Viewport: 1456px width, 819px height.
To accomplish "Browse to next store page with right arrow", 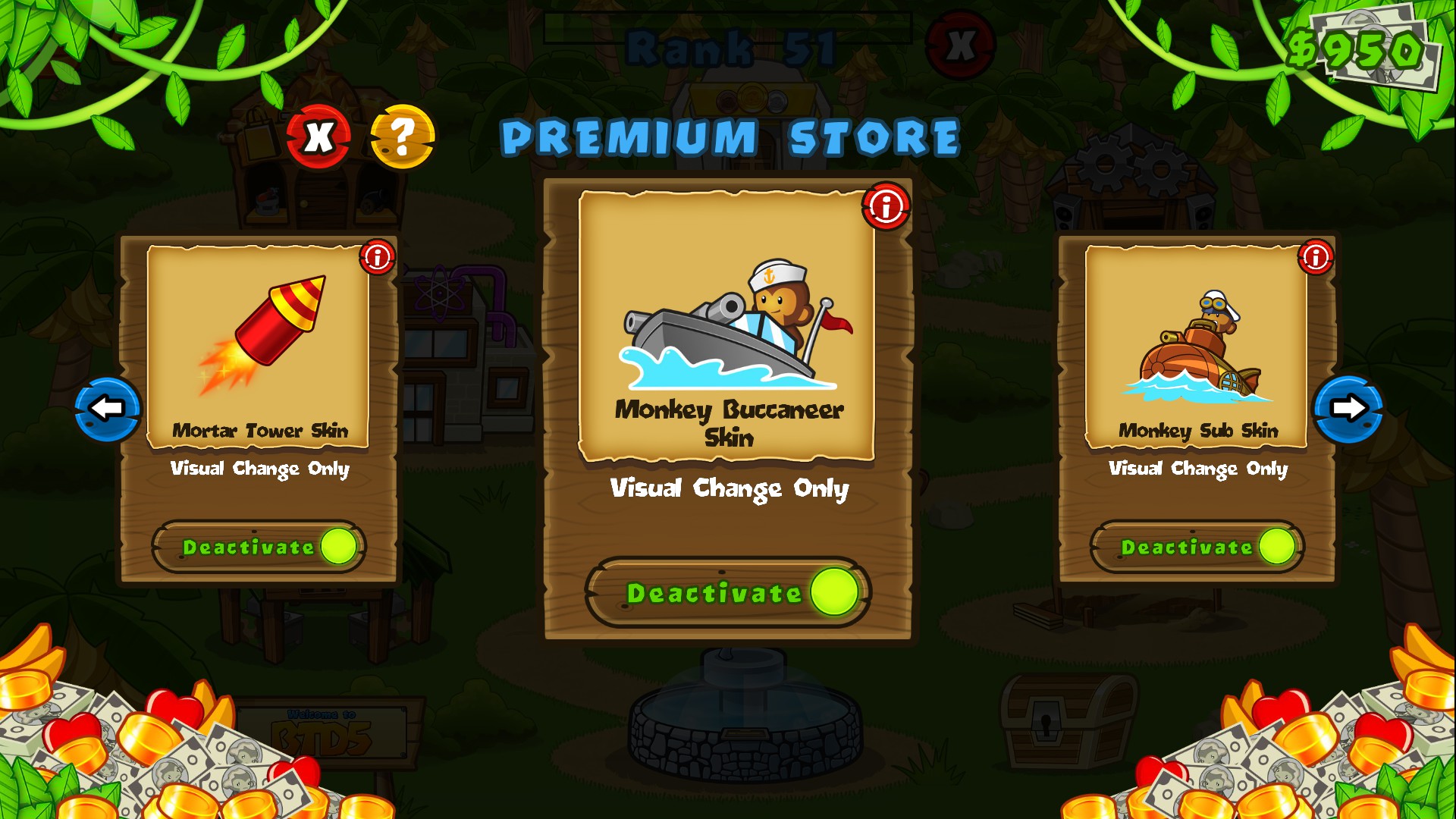I will click(1347, 408).
